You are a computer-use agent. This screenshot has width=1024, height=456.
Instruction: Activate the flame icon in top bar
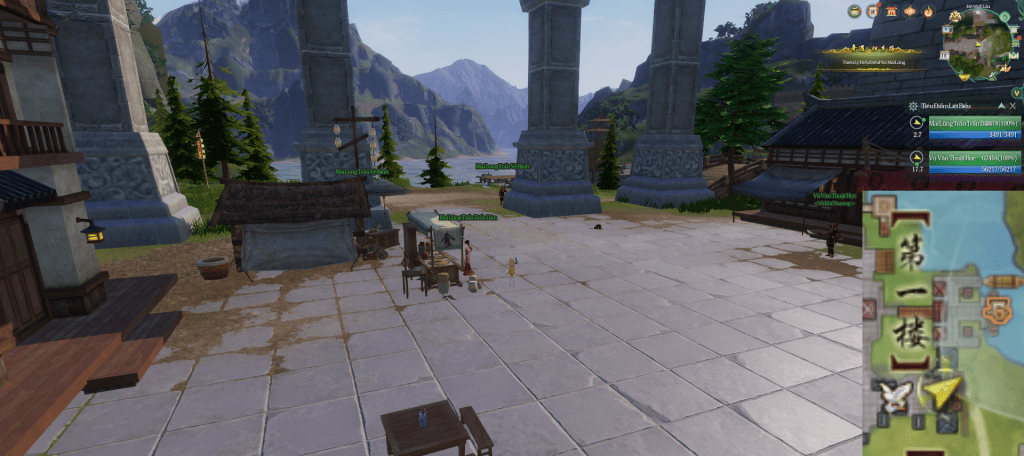[928, 12]
